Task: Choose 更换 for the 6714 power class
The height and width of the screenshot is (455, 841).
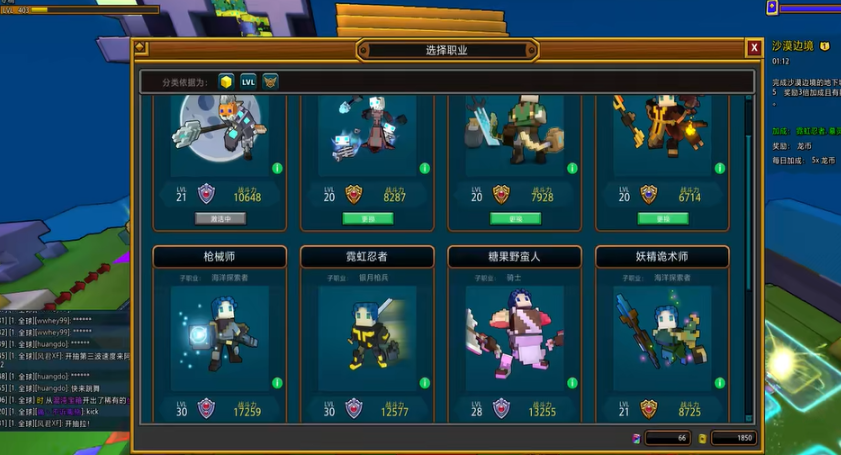Action: tap(663, 218)
